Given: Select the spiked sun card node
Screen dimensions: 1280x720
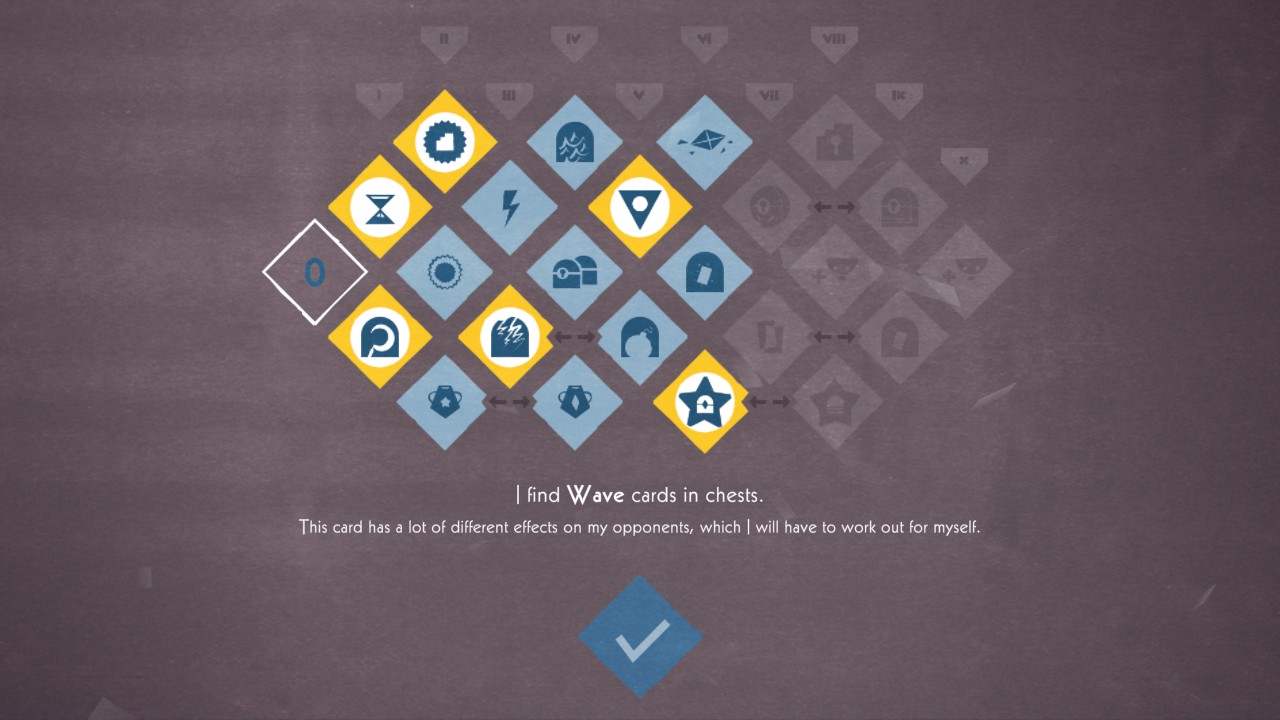Looking at the screenshot, I should 445,270.
